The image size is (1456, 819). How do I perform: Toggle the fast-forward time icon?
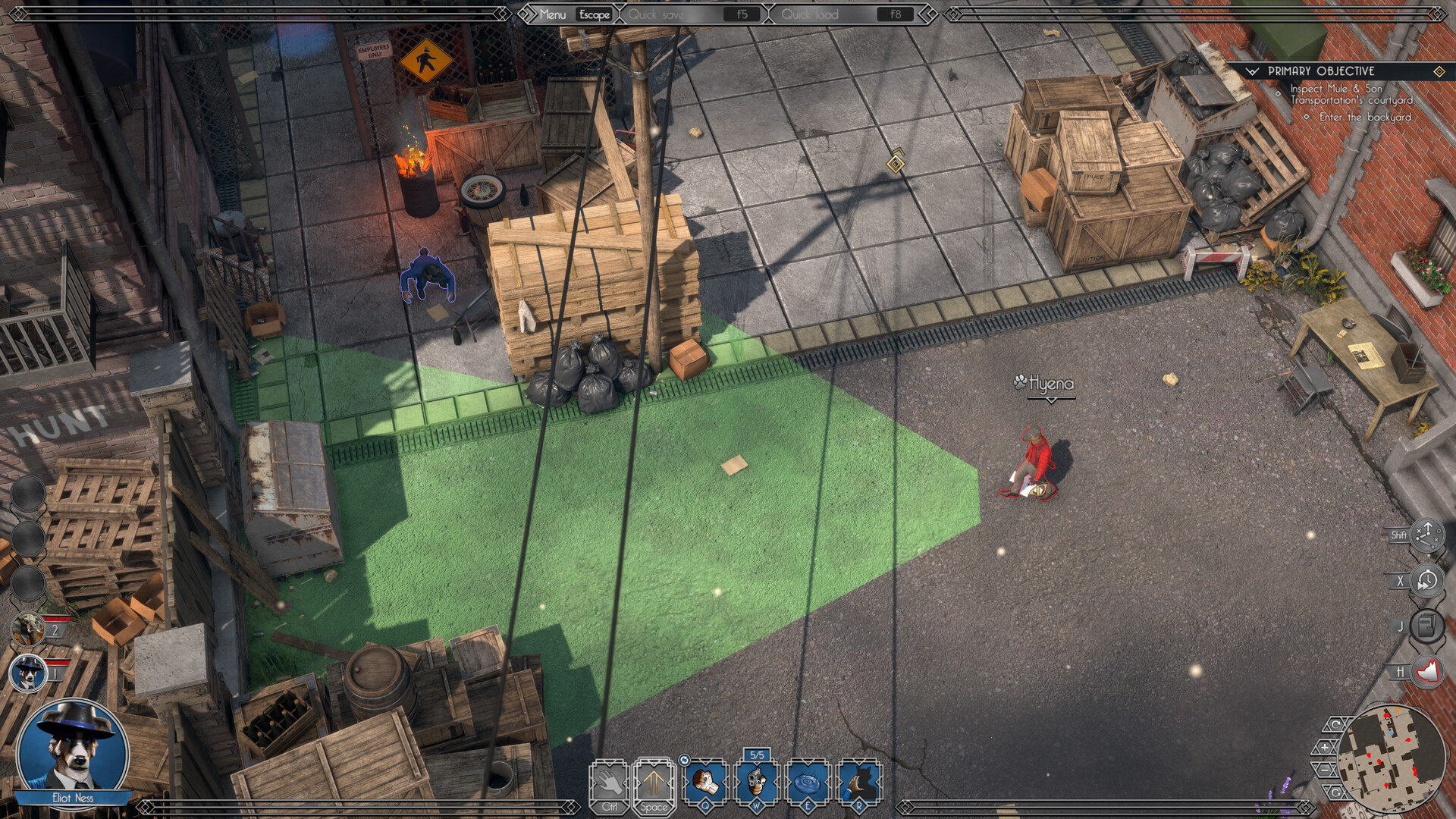click(1427, 581)
